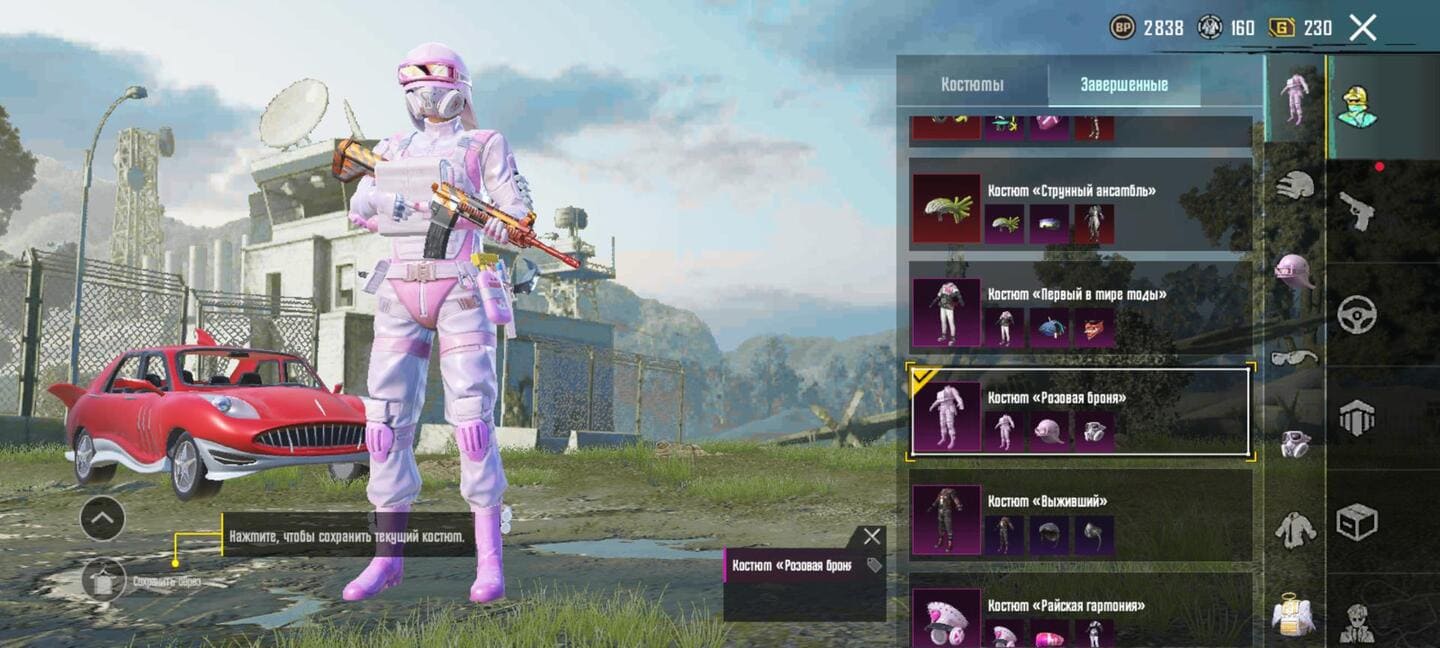The width and height of the screenshot is (1440, 648).
Task: Open the box crate category
Action: coord(1357,522)
